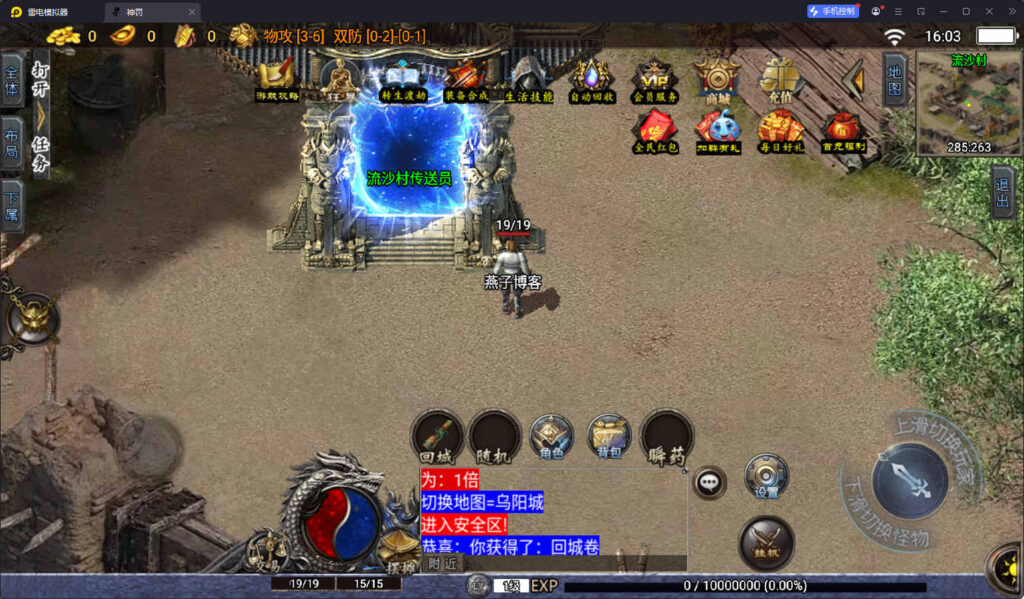The image size is (1024, 599).
Task: Open 转生渡劫 rebirth menu
Action: (403, 79)
